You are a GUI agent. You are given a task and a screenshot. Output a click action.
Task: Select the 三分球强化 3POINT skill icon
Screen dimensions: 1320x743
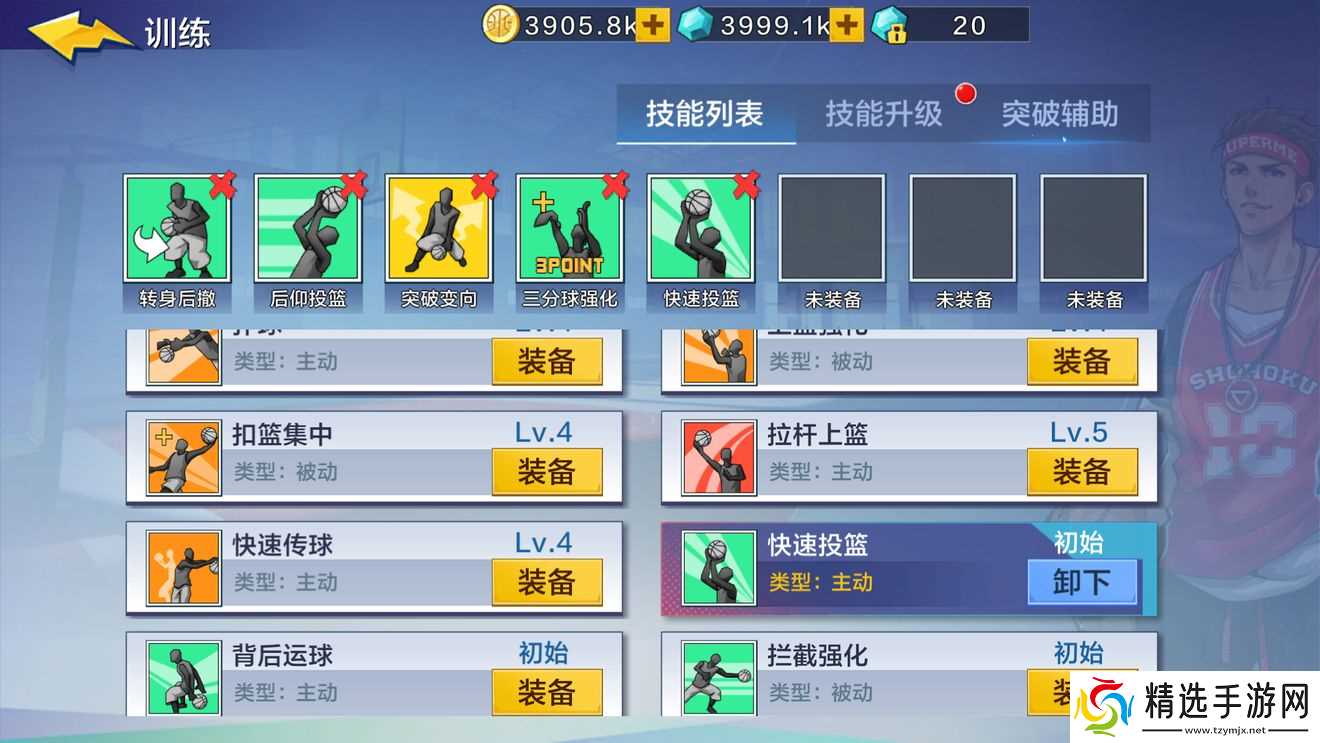(x=570, y=232)
